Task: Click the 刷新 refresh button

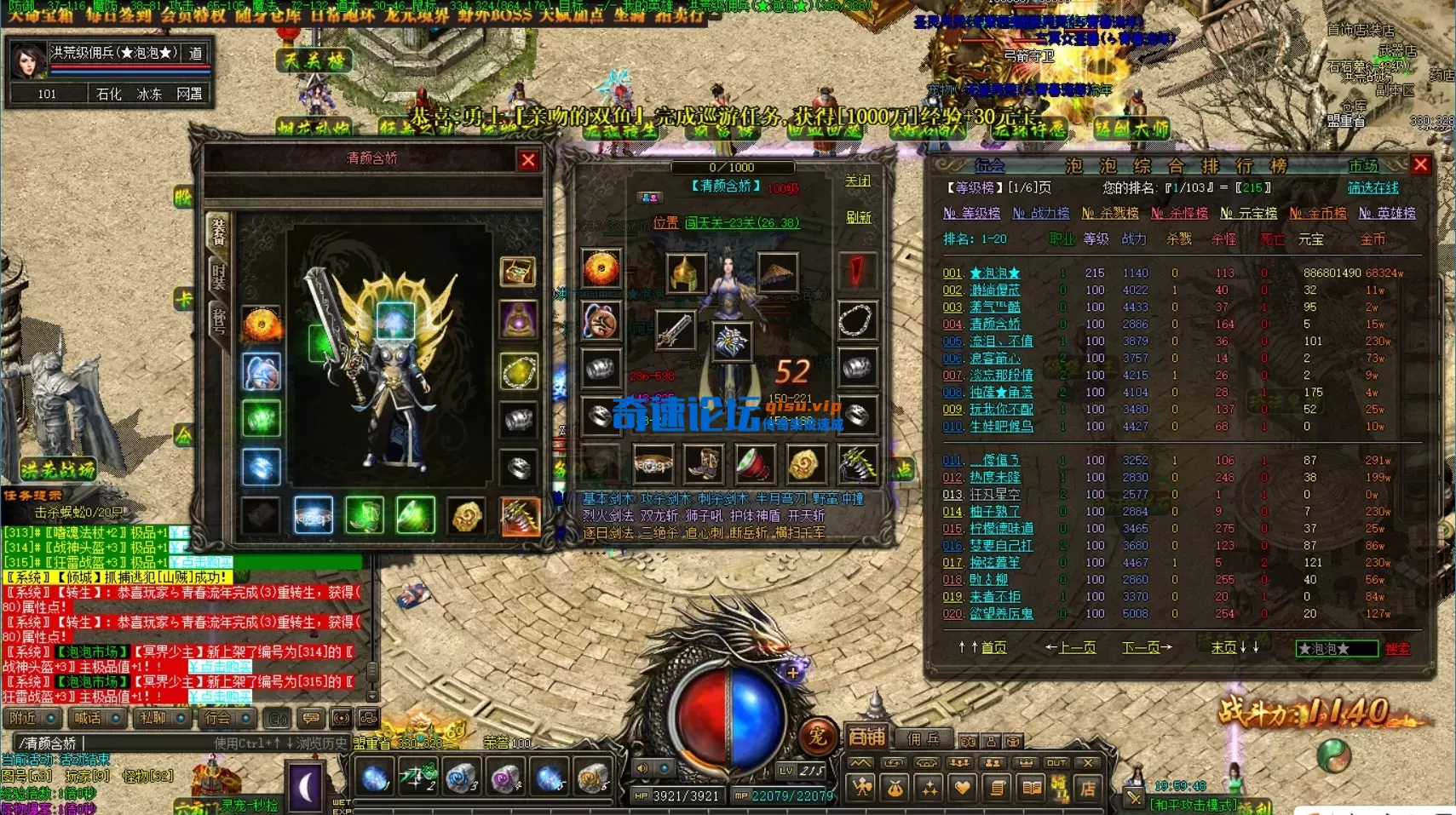Action: 858,217
